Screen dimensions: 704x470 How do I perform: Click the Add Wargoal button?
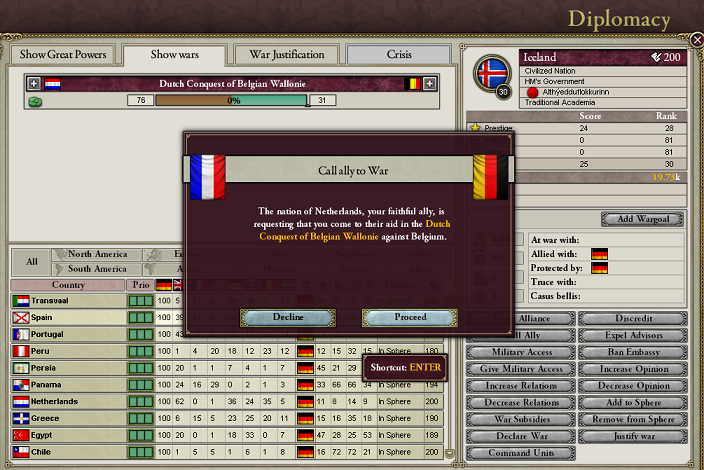pos(643,219)
